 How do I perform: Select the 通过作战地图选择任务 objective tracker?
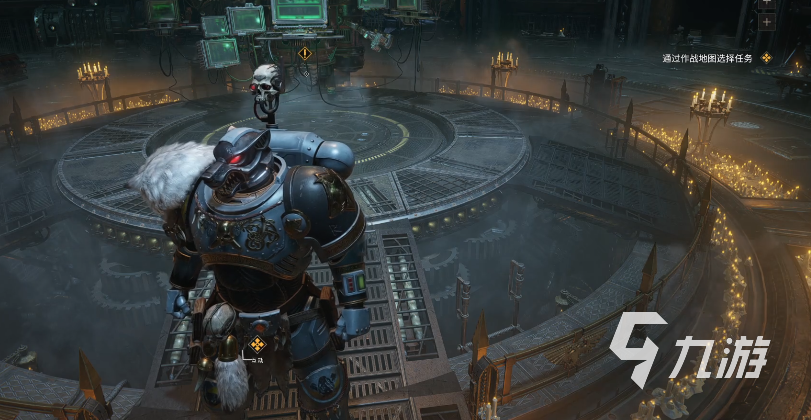point(712,58)
